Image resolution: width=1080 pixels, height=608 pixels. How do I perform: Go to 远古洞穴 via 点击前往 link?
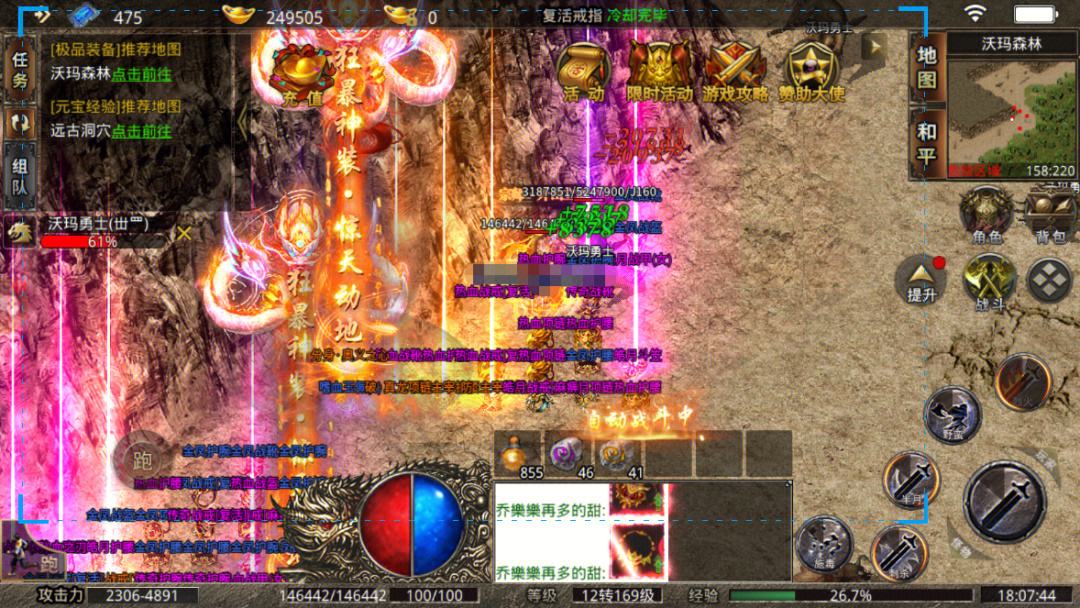[x=141, y=130]
